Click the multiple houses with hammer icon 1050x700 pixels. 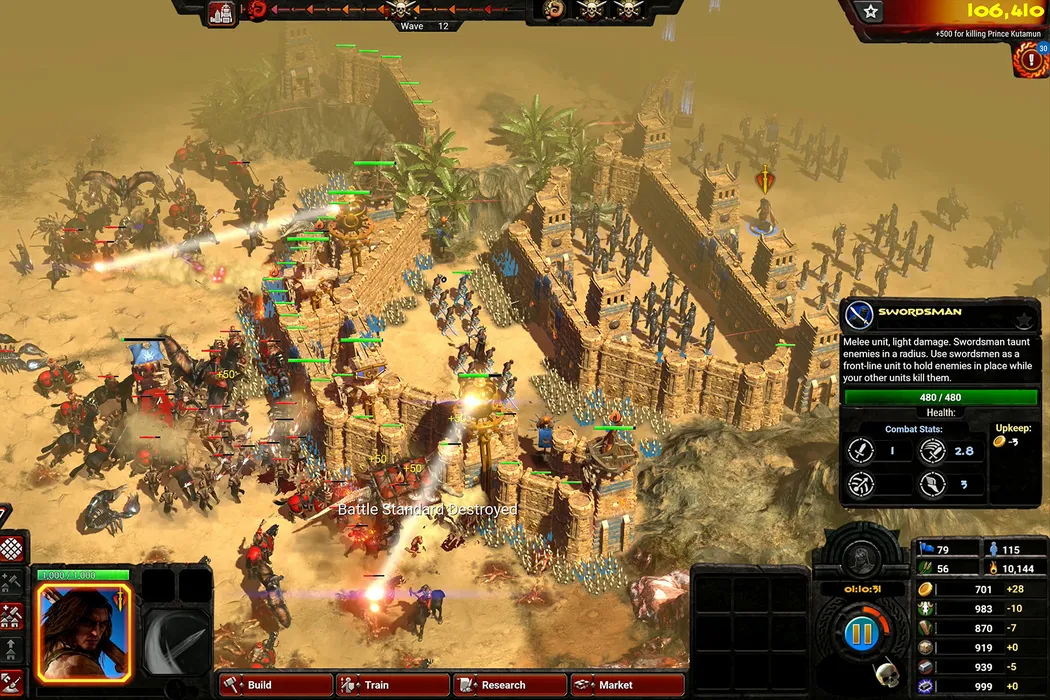(11, 616)
